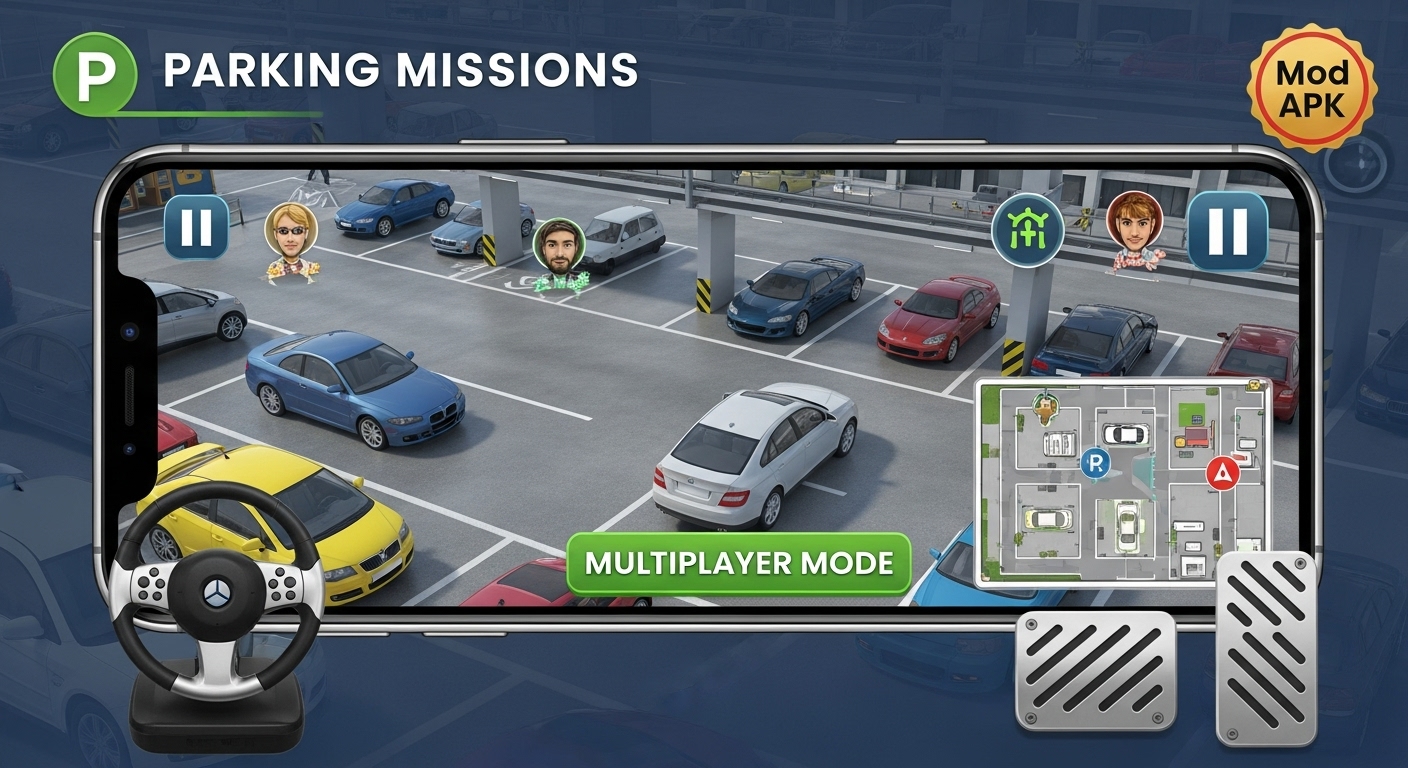Click the bearded player's avatar with green cash
The width and height of the screenshot is (1408, 768).
pyautogui.click(x=559, y=246)
